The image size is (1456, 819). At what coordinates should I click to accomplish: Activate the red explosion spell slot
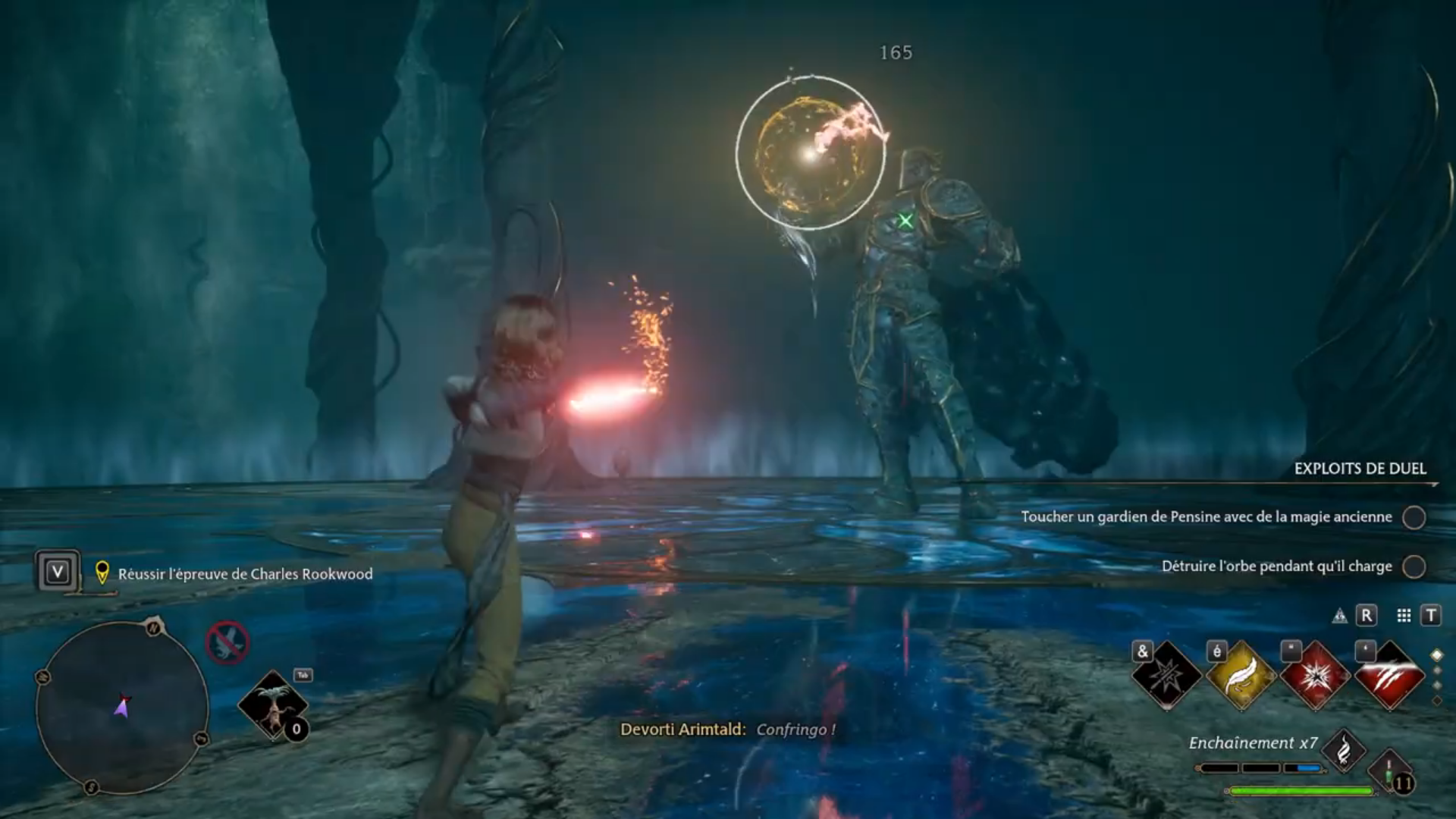pos(1315,676)
